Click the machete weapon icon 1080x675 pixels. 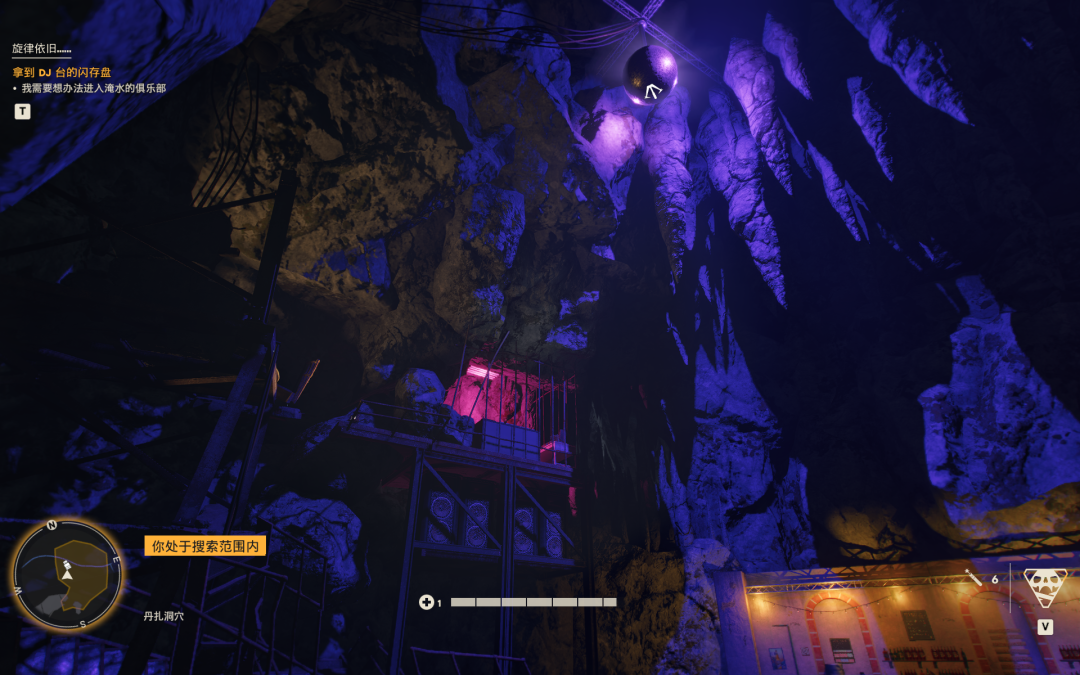tap(974, 578)
